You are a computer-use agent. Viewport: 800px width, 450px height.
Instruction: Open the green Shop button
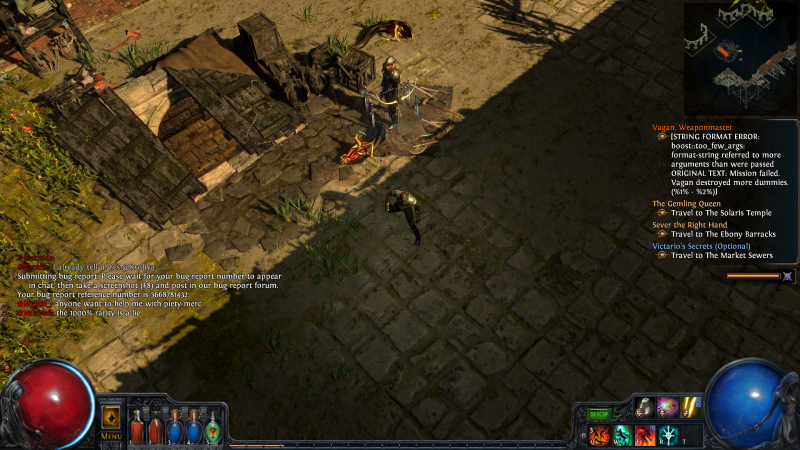tap(598, 414)
